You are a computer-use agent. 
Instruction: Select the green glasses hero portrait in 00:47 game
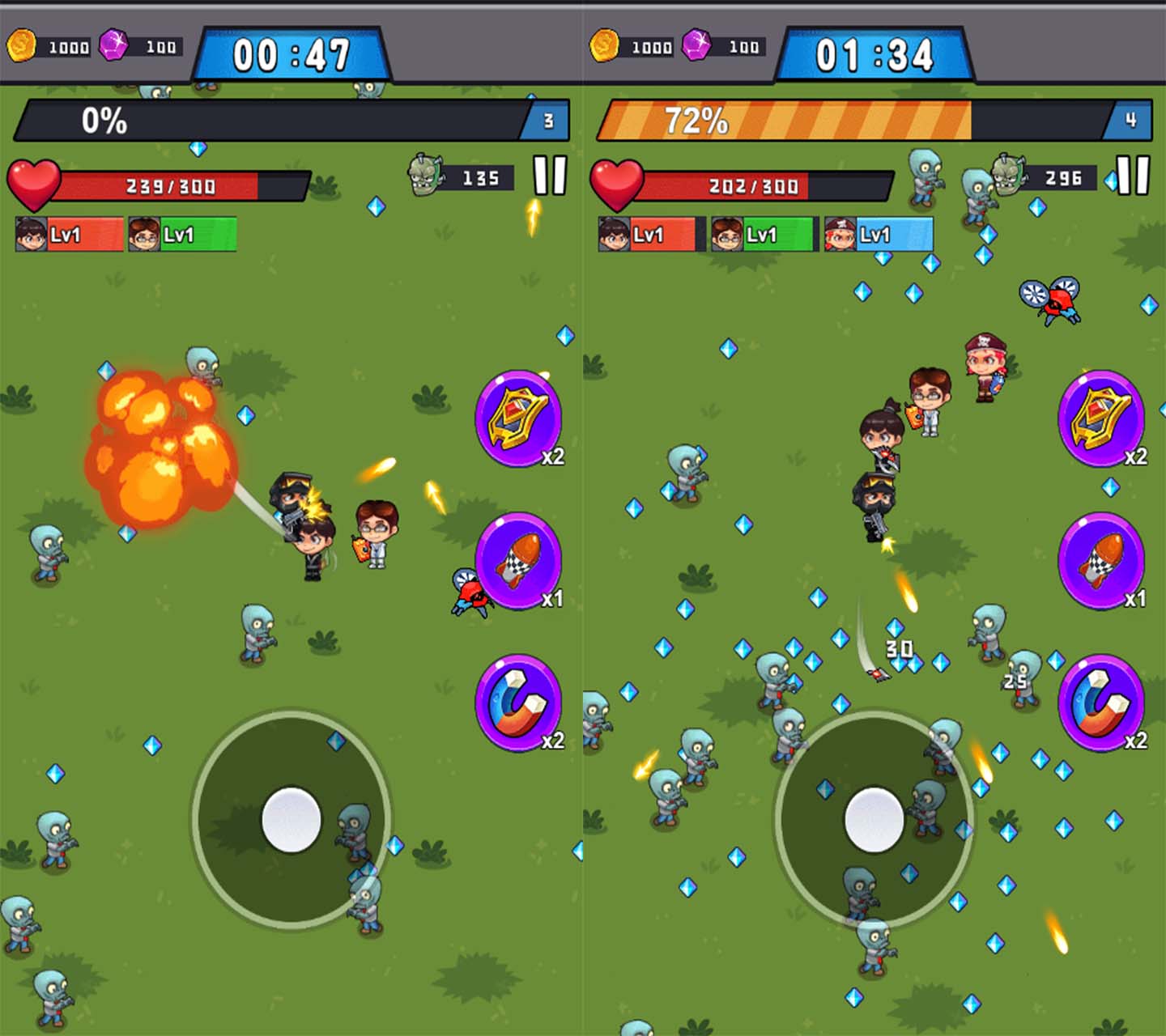[x=182, y=235]
